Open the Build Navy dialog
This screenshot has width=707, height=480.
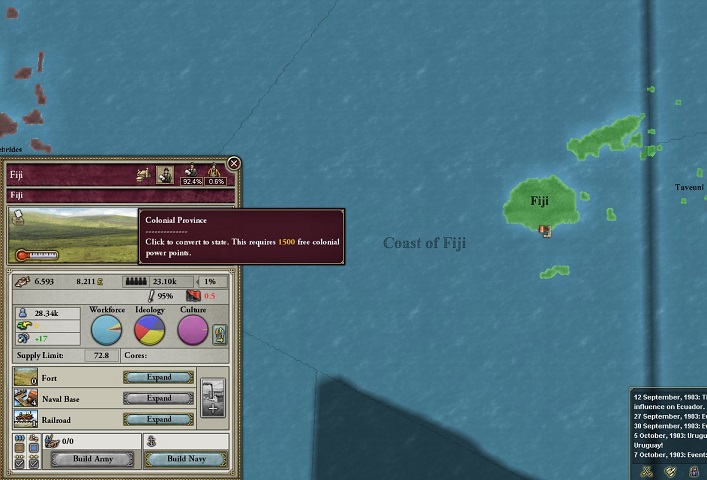186,459
